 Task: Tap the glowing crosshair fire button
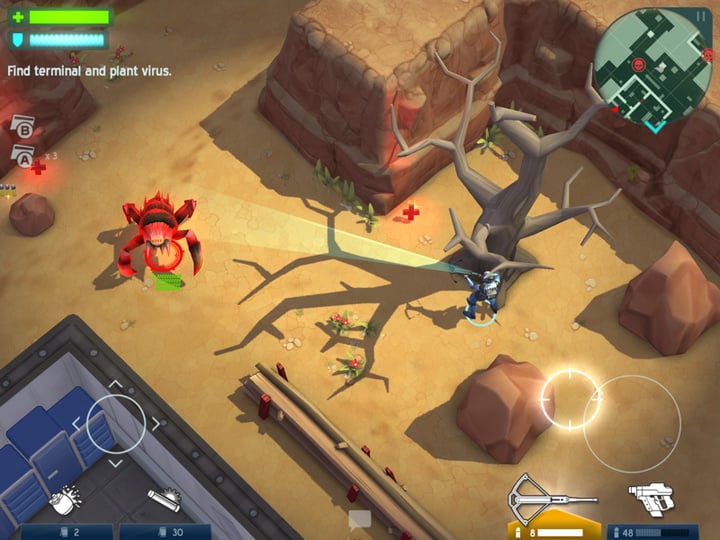point(570,399)
